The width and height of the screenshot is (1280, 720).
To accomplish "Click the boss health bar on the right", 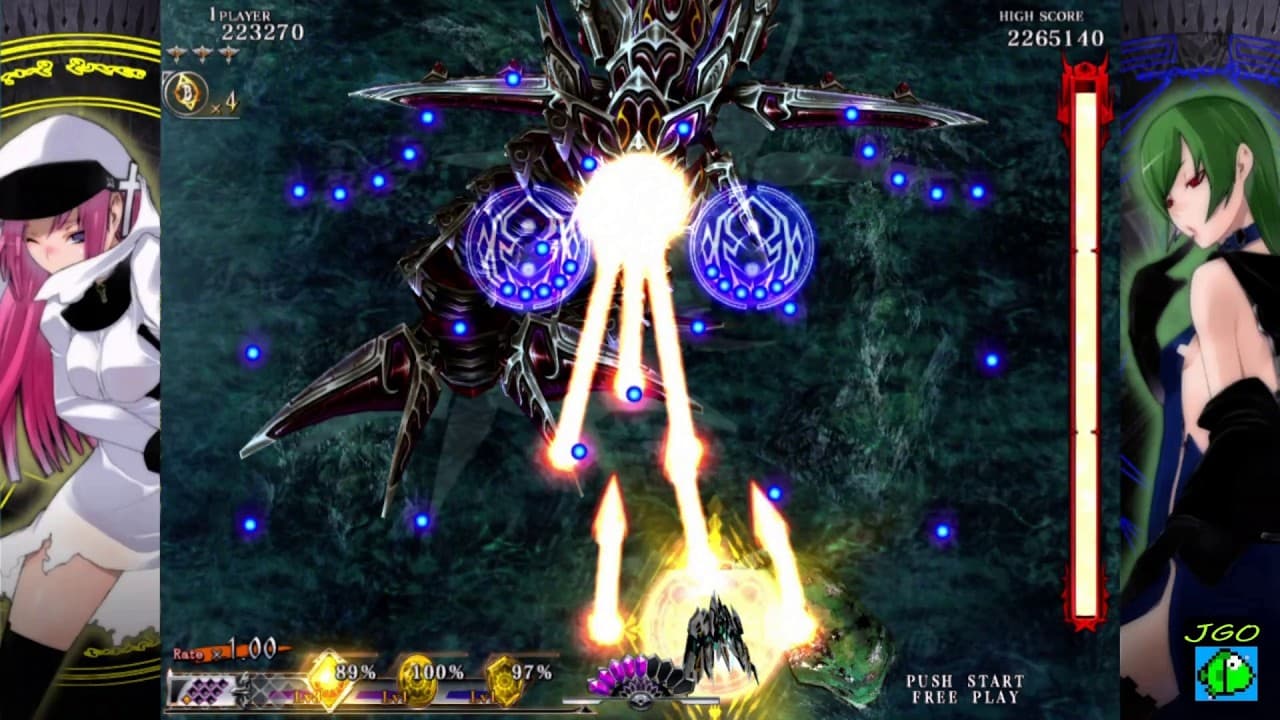I will click(1085, 350).
